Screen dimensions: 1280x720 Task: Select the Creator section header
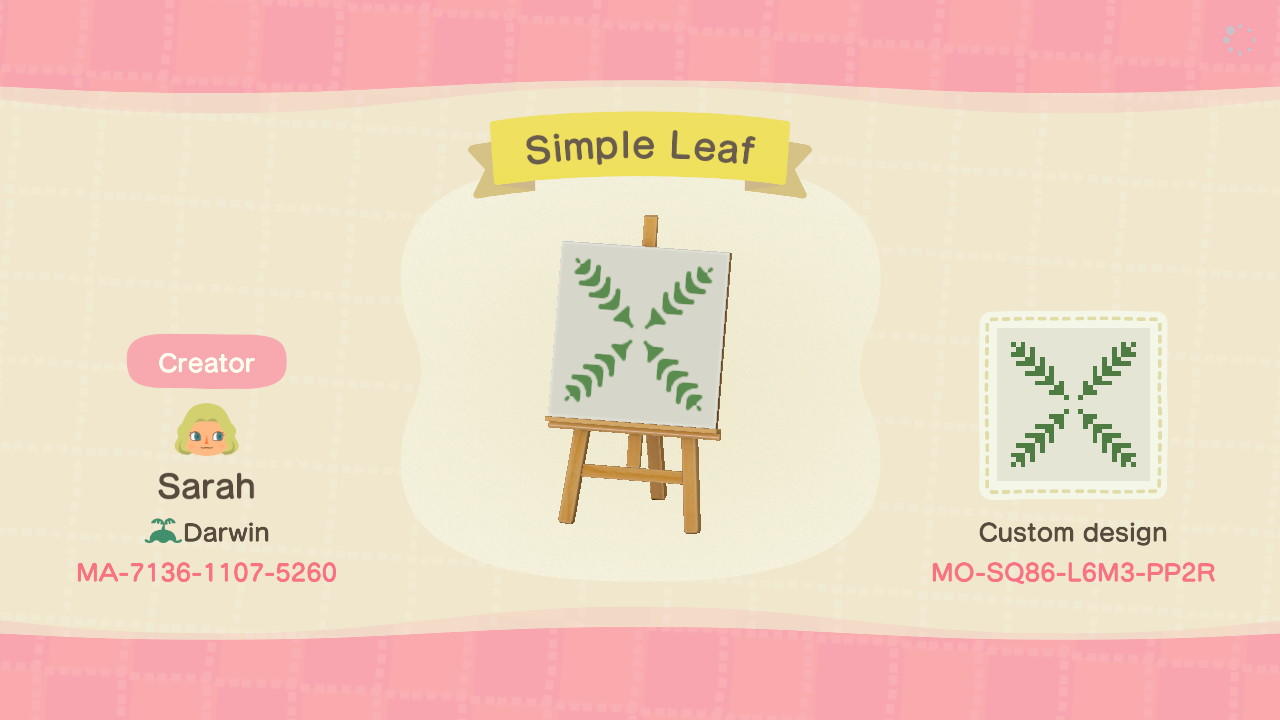[206, 362]
